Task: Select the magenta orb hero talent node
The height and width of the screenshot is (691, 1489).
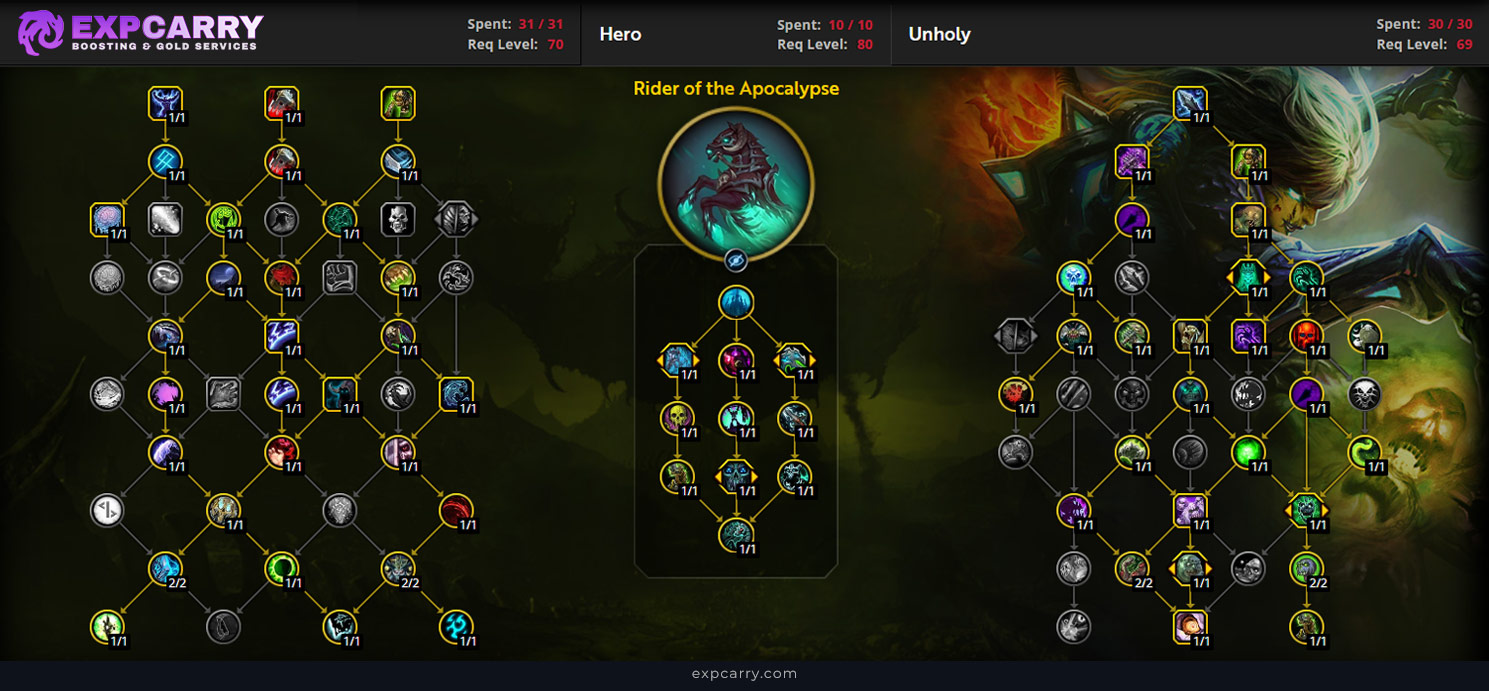Action: (736, 360)
